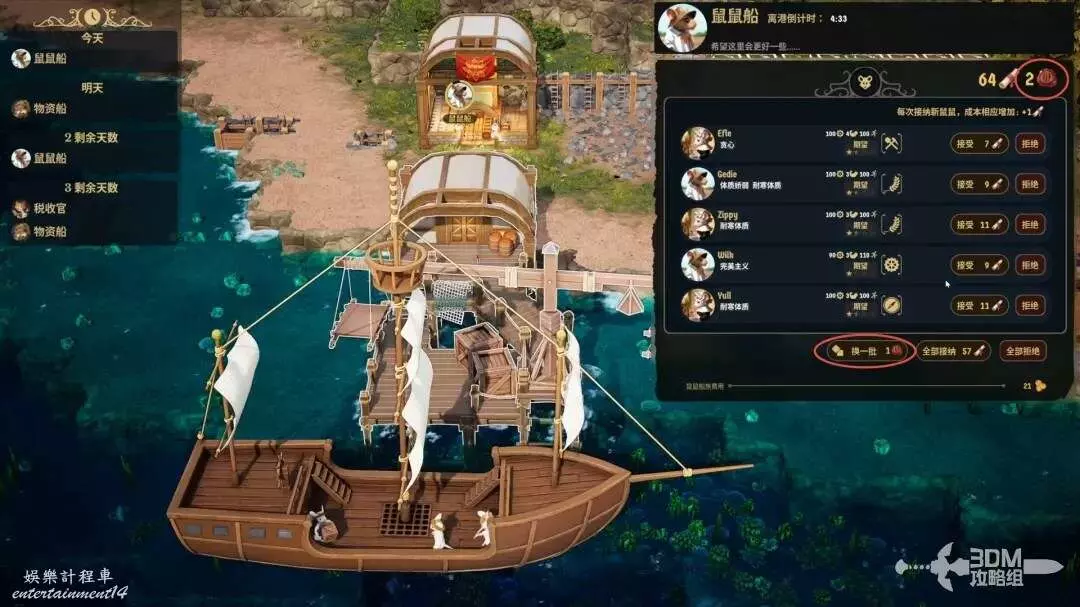This screenshot has width=1080, height=607.
Task: Click 换一批 to refresh the batch
Action: [865, 351]
